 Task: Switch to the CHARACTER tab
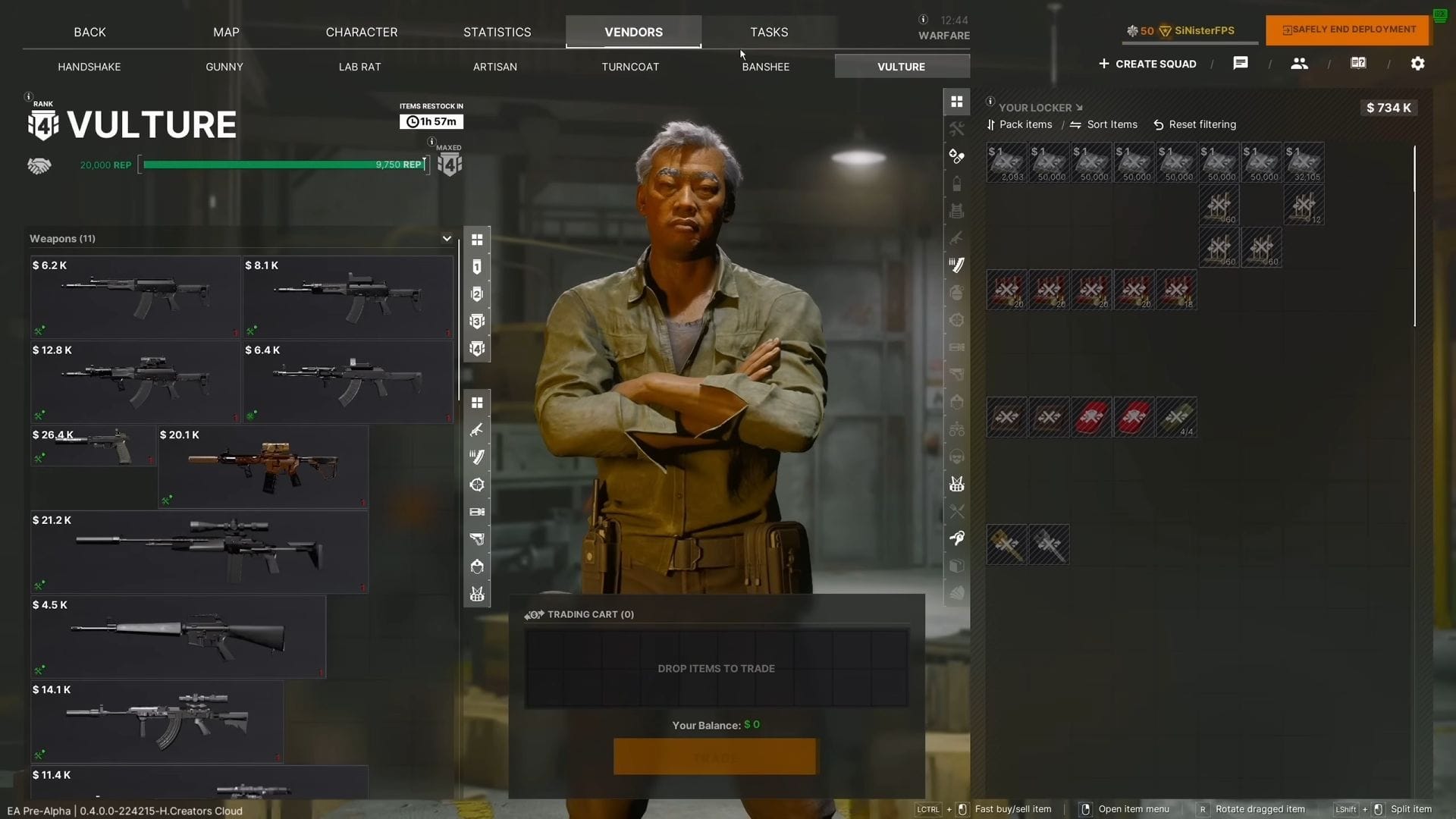click(361, 32)
